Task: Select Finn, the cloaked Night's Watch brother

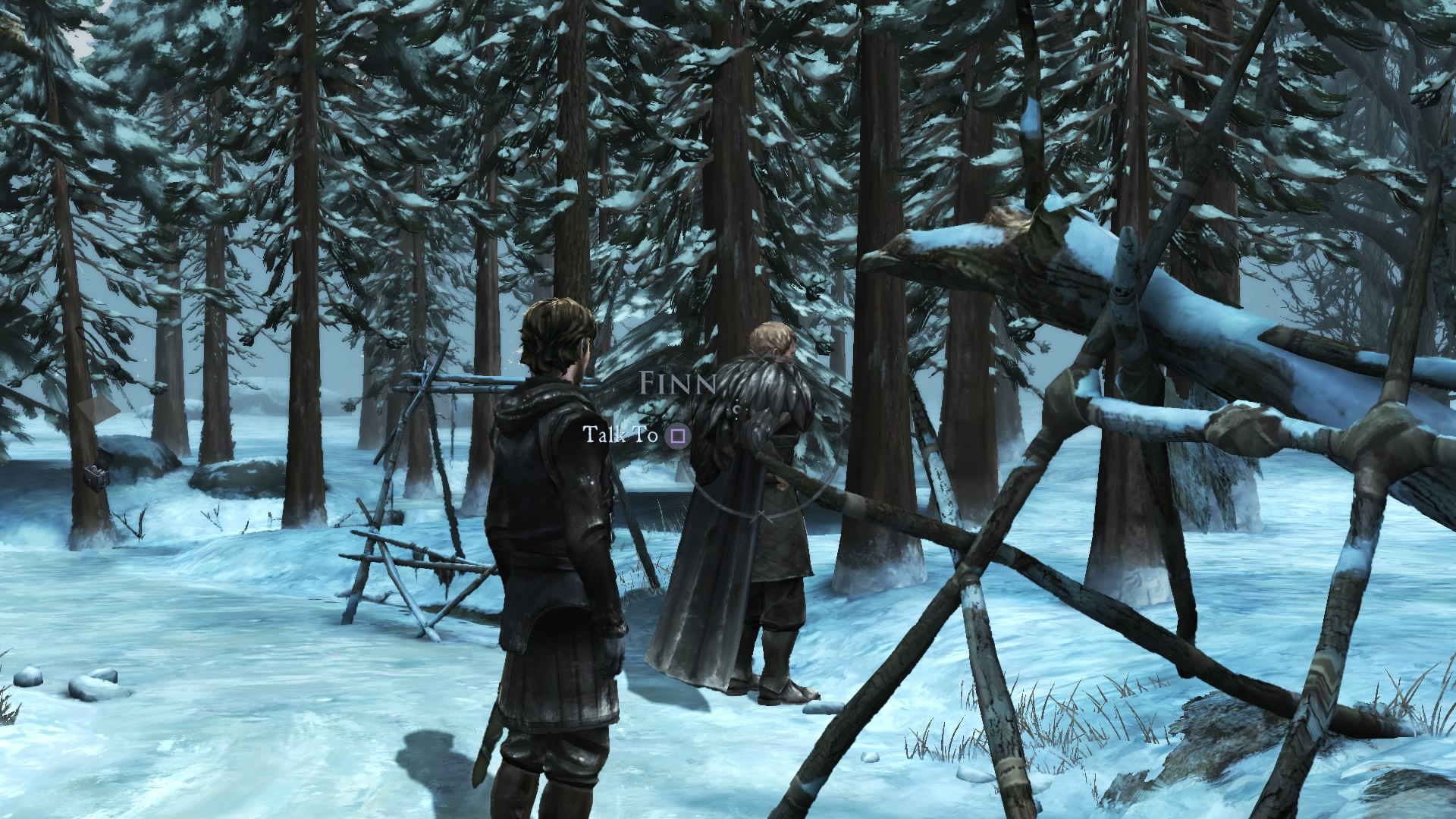Action: click(x=758, y=516)
